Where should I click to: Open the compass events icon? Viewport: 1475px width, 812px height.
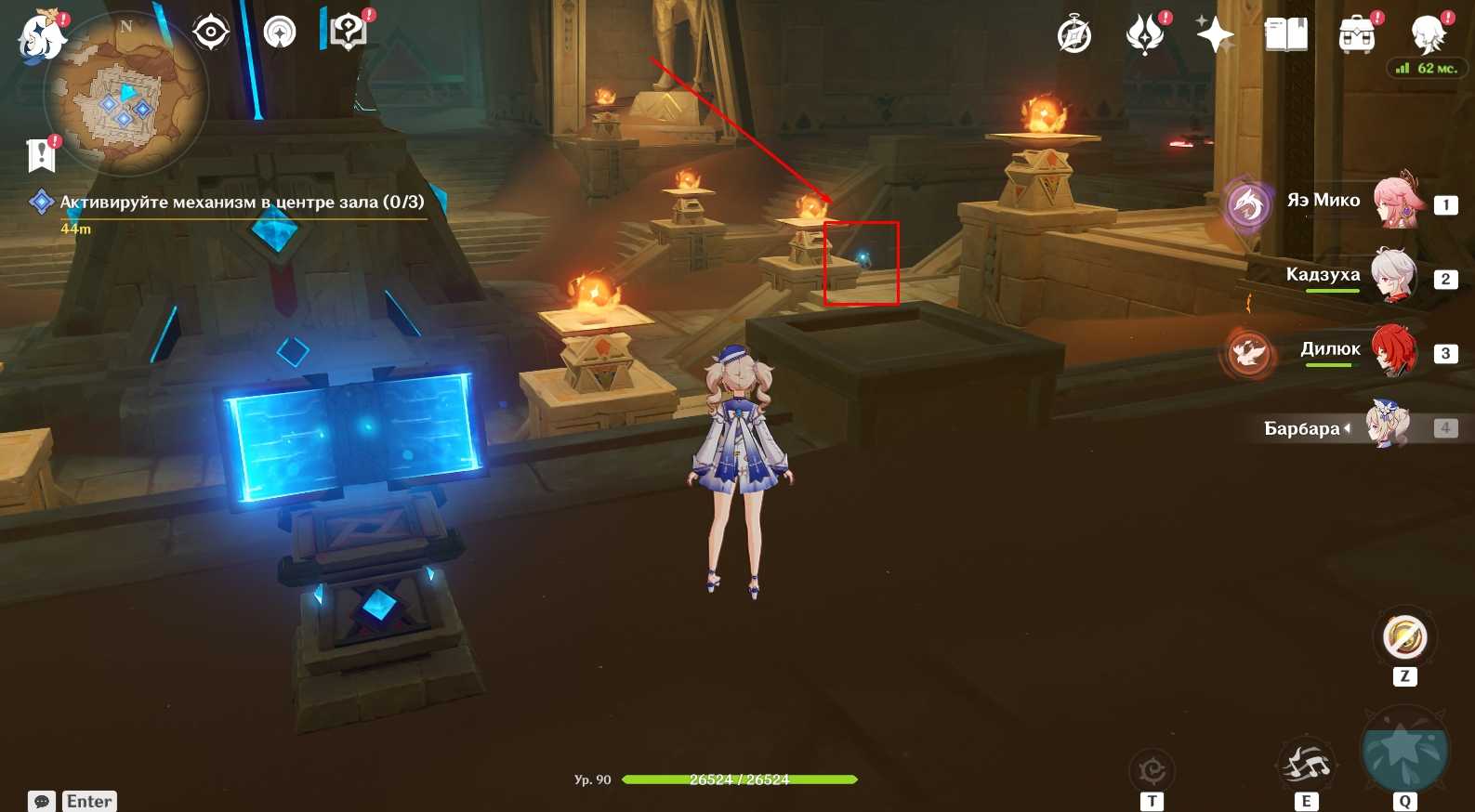click(1074, 35)
